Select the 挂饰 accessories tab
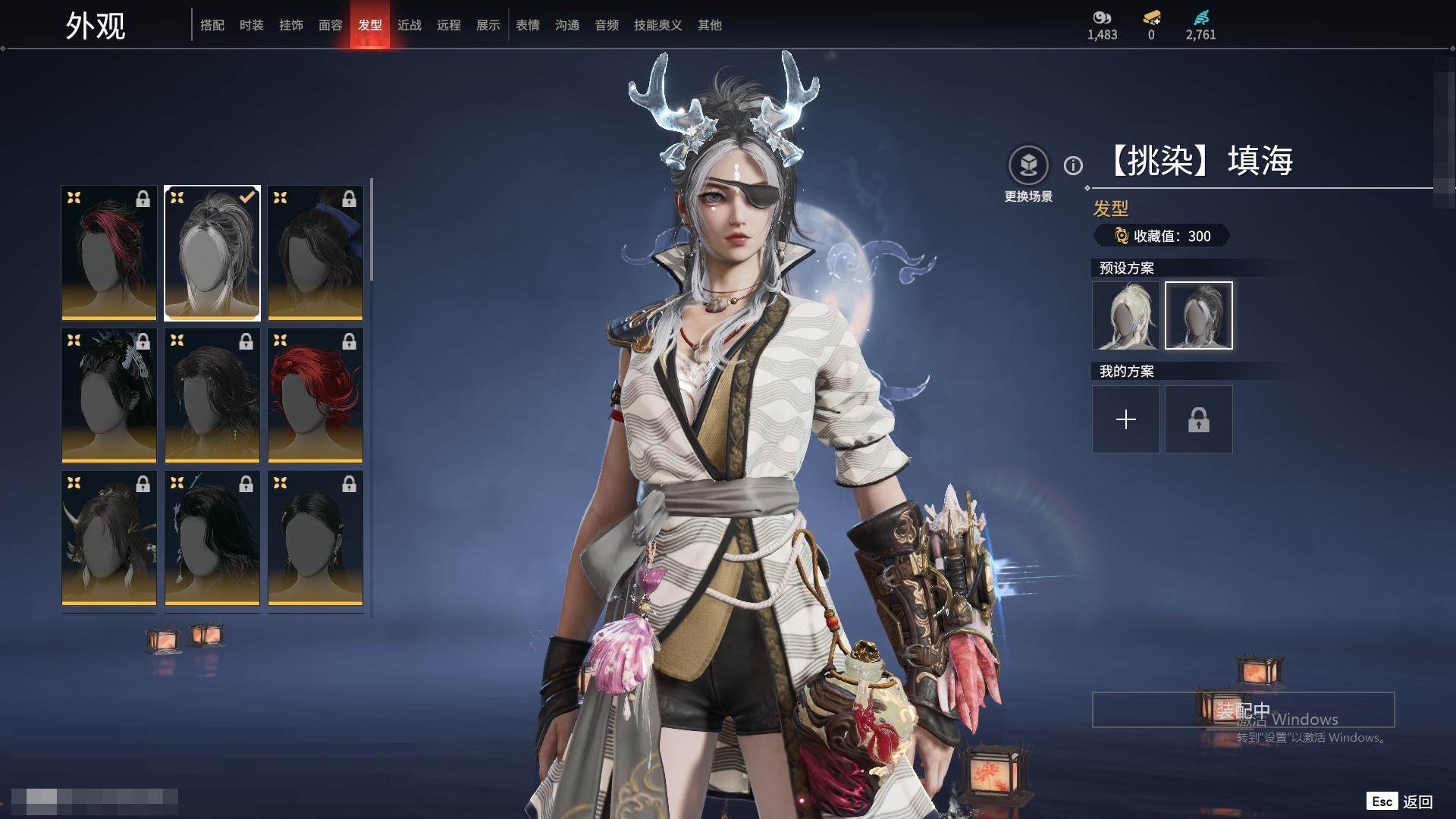The height and width of the screenshot is (819, 1456). [291, 25]
